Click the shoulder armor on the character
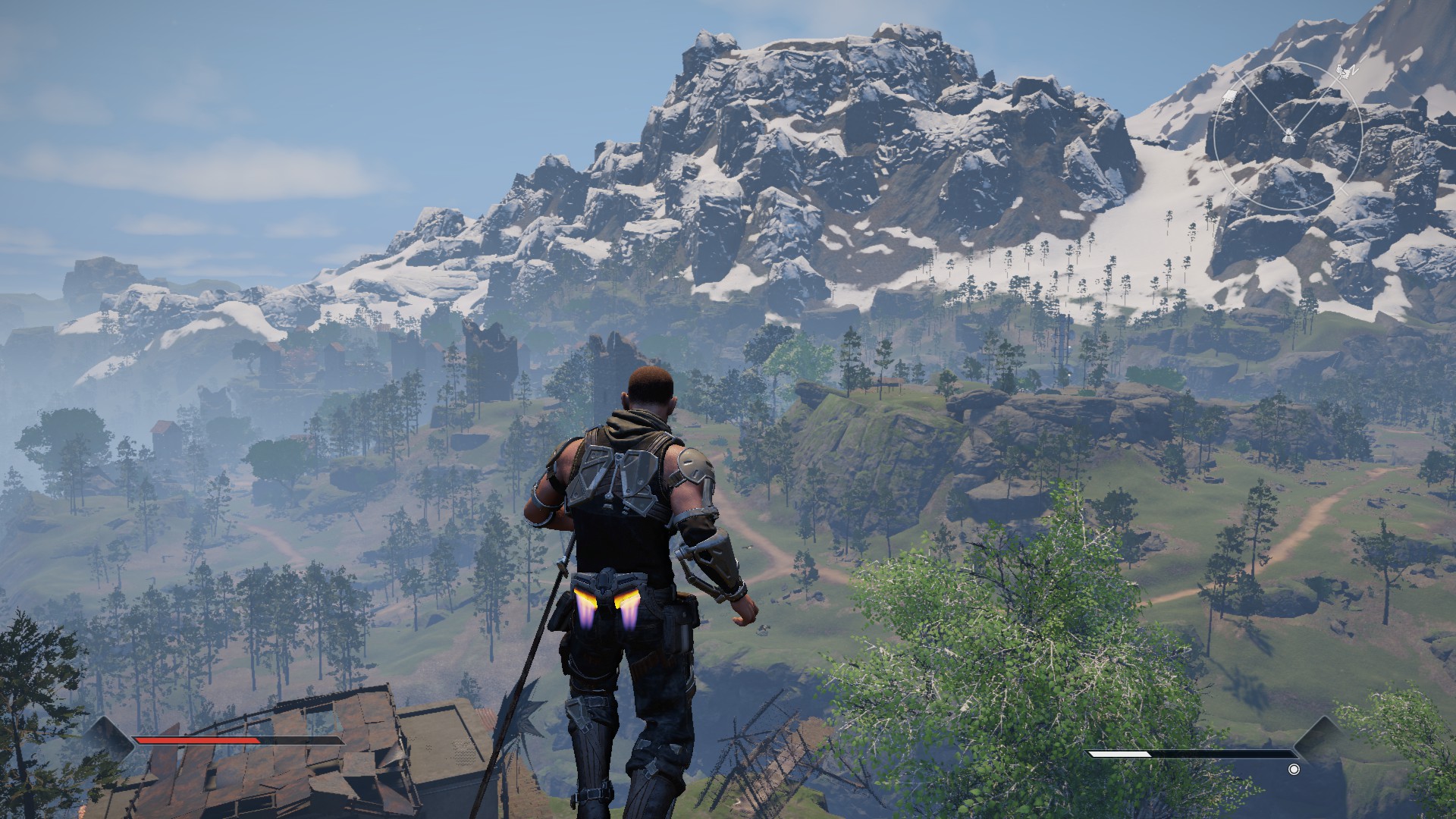This screenshot has width=1456, height=819. point(694,466)
